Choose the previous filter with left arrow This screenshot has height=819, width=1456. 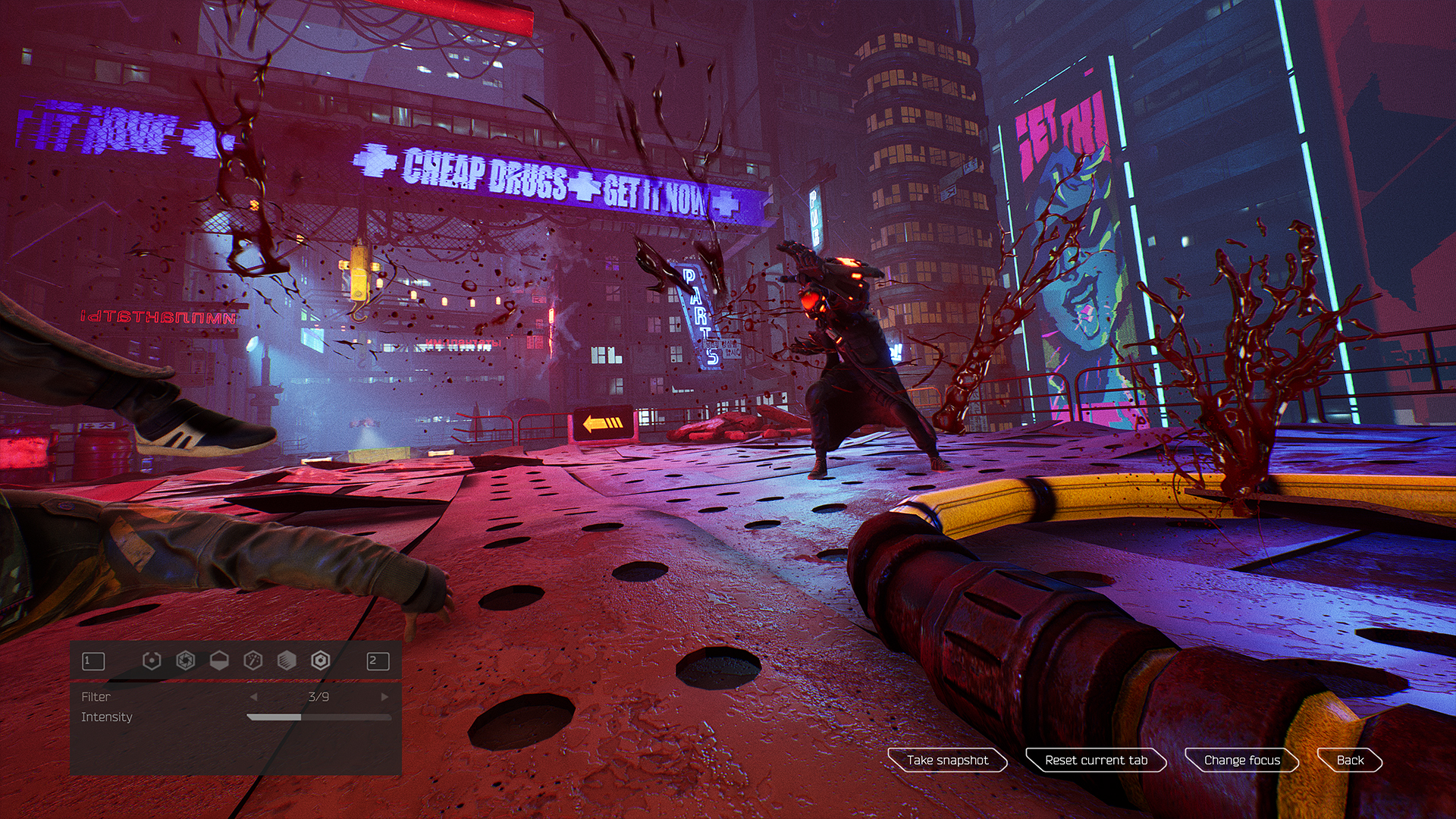pos(254,697)
